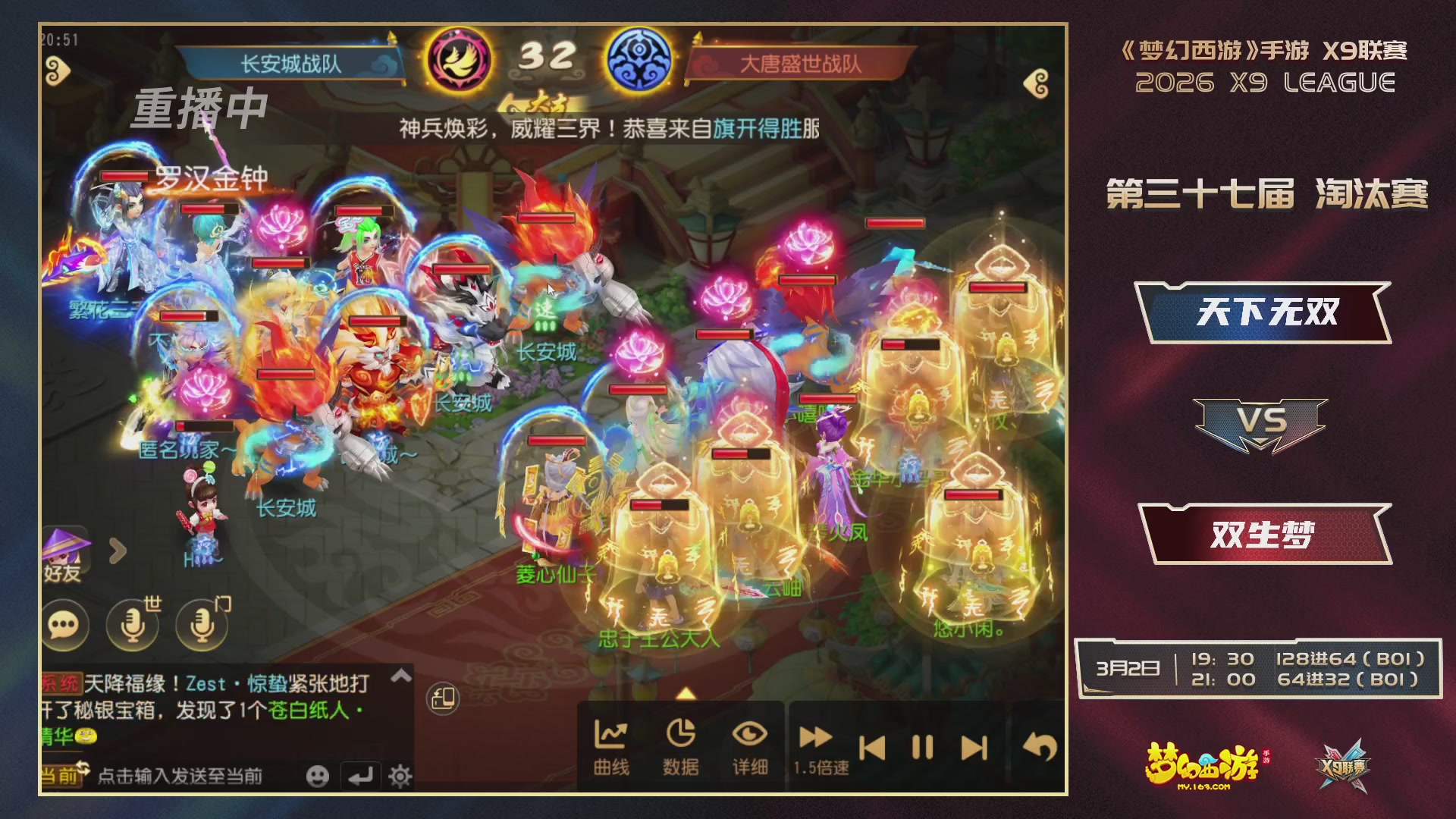The width and height of the screenshot is (1456, 819).
Task: Open the chat message bubble panel
Action: (67, 626)
